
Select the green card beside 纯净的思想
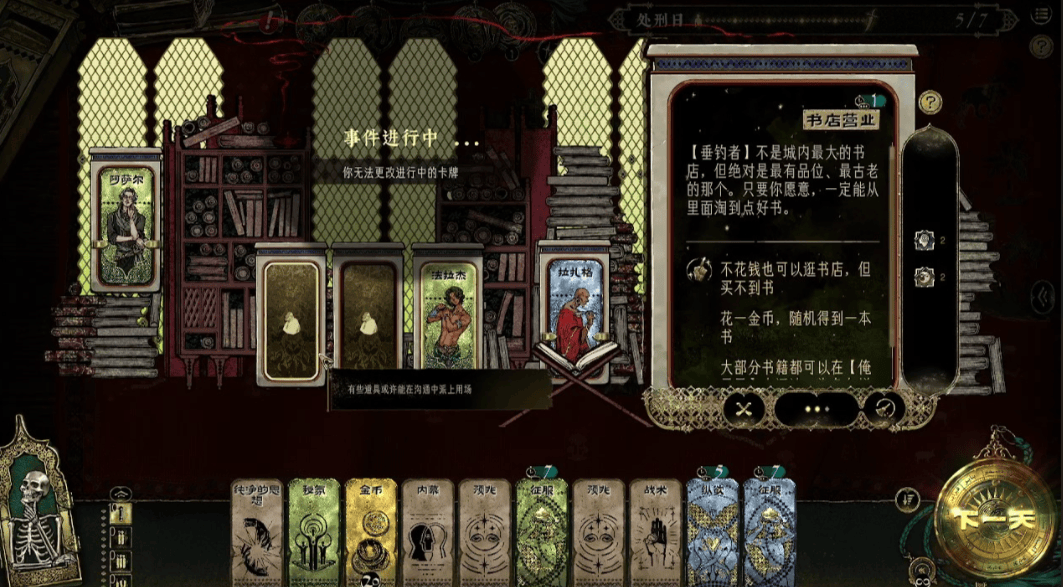(314, 530)
